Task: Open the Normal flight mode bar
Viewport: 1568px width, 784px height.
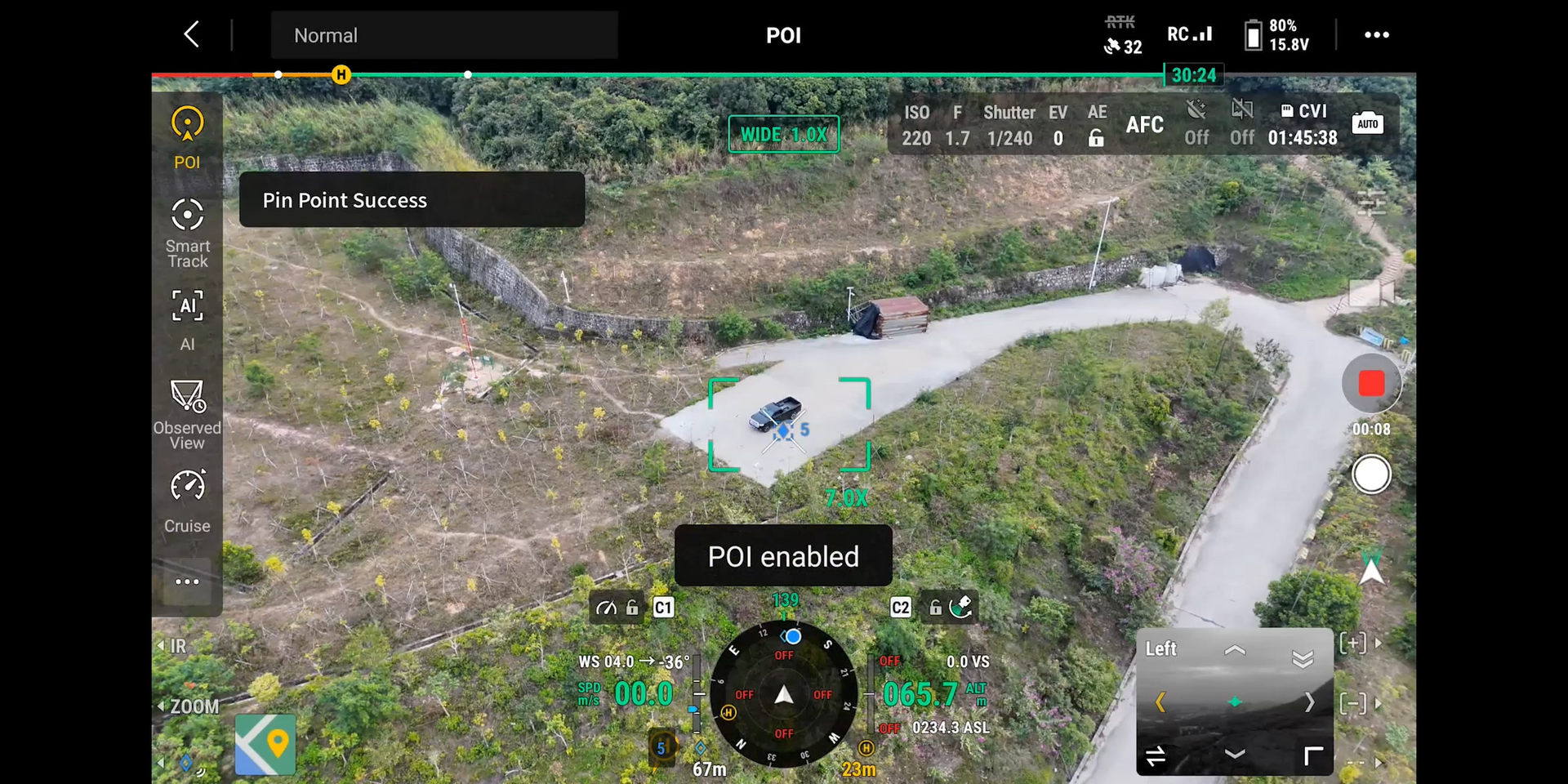Action: click(x=443, y=35)
